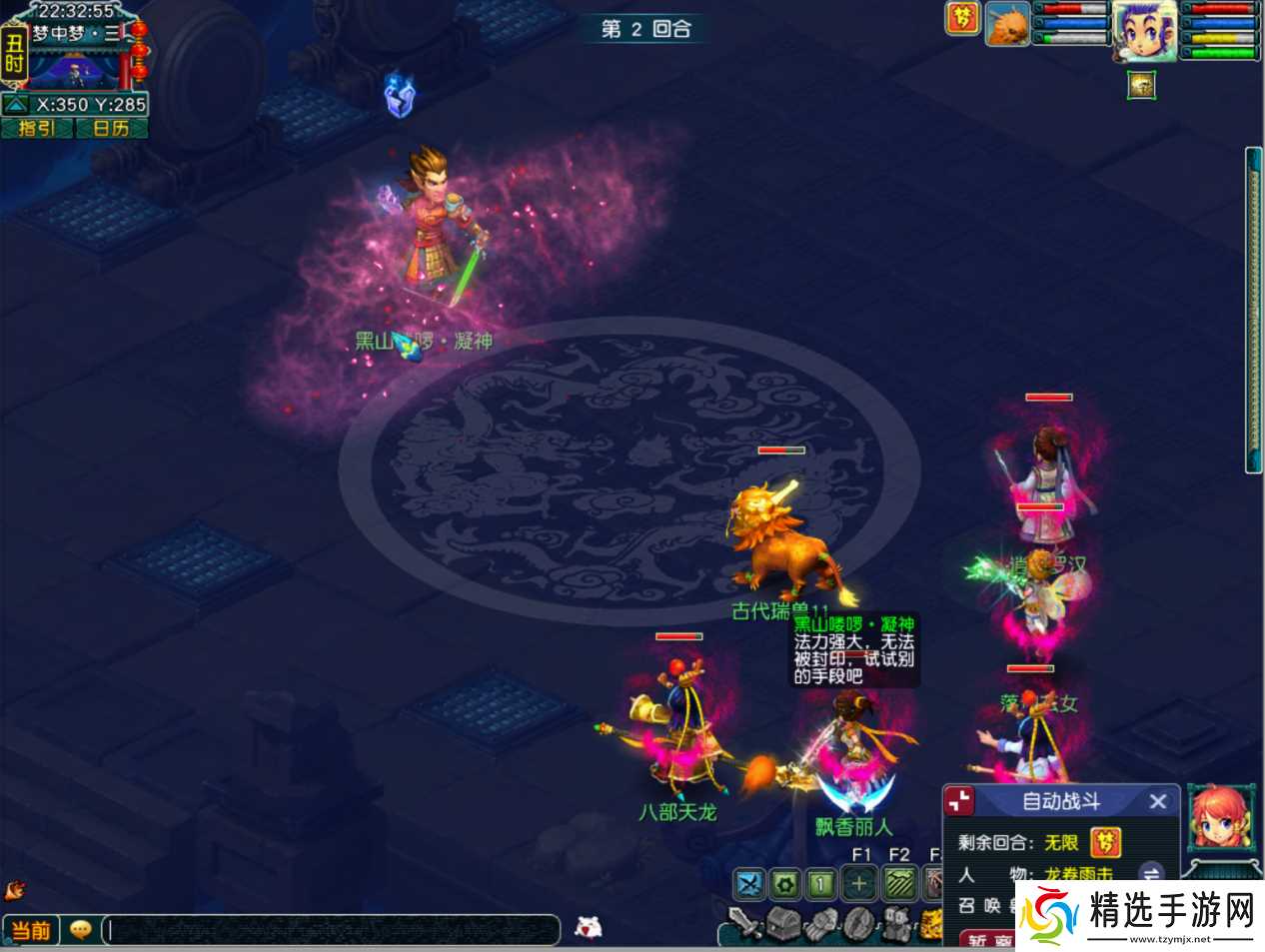This screenshot has width=1265, height=952.
Task: Select the orange pet beast portrait
Action: point(1007,25)
